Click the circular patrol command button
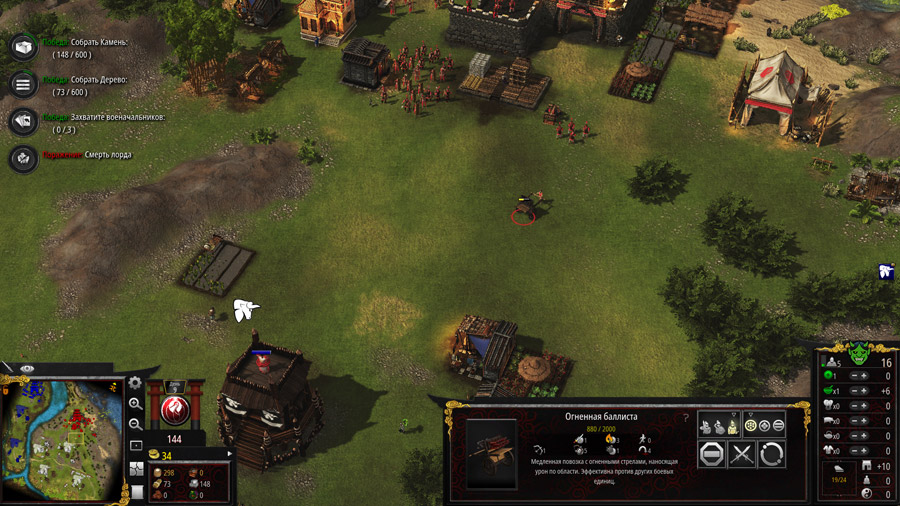Screen dimensions: 900x506 click(771, 455)
